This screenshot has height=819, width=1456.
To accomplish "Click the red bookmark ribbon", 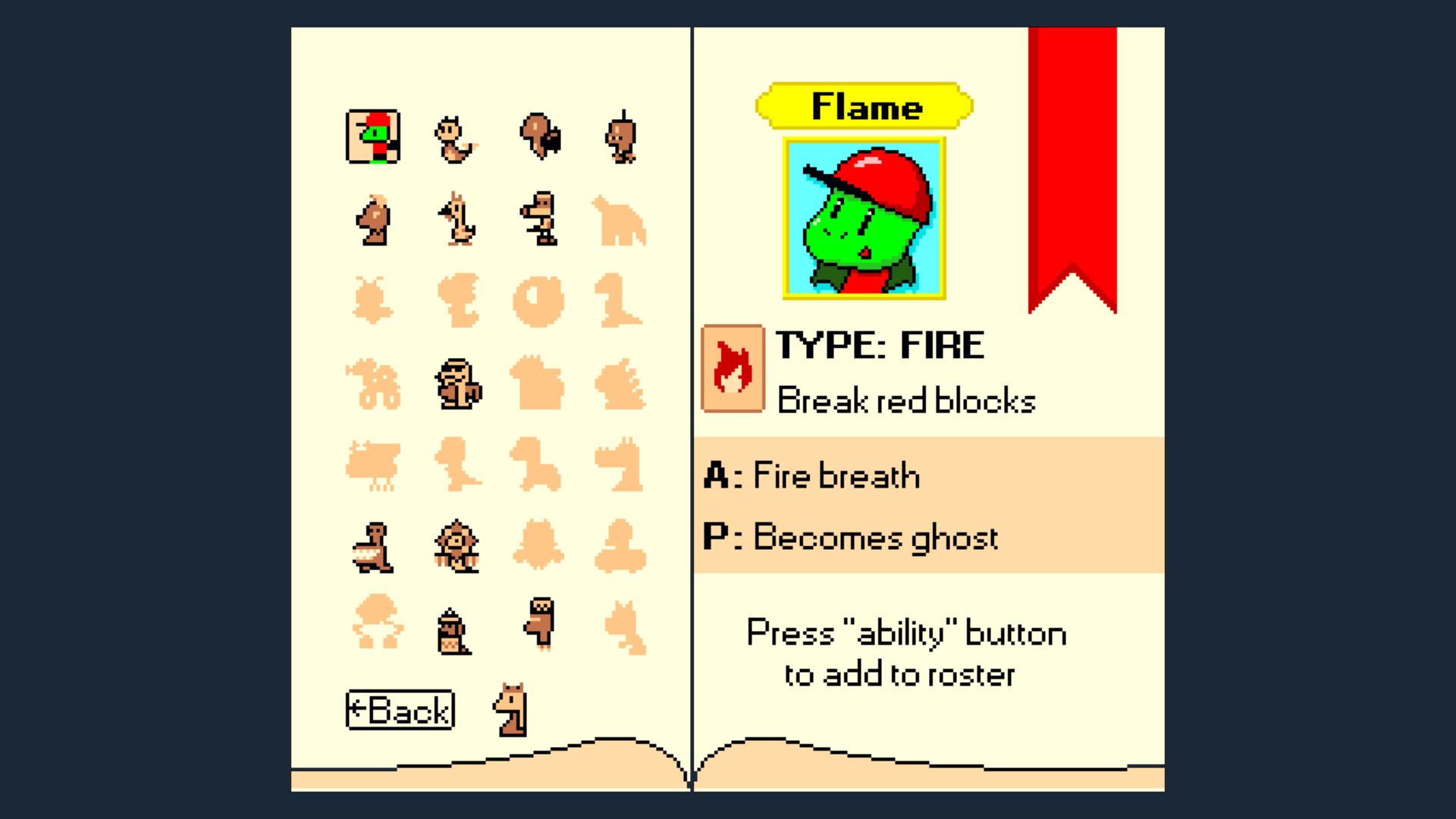I will (1072, 152).
